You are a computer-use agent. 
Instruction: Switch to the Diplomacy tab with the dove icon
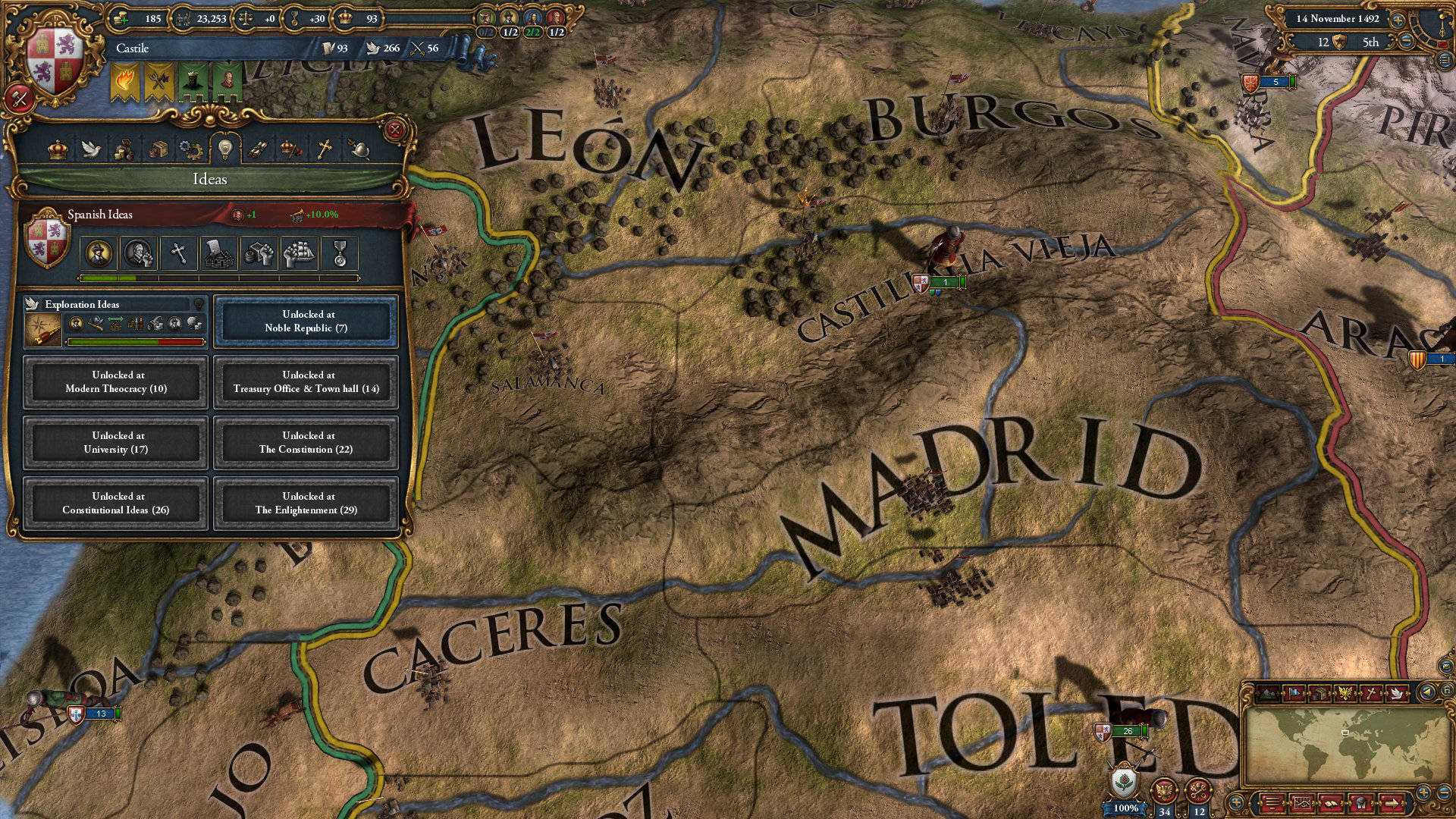(x=90, y=149)
